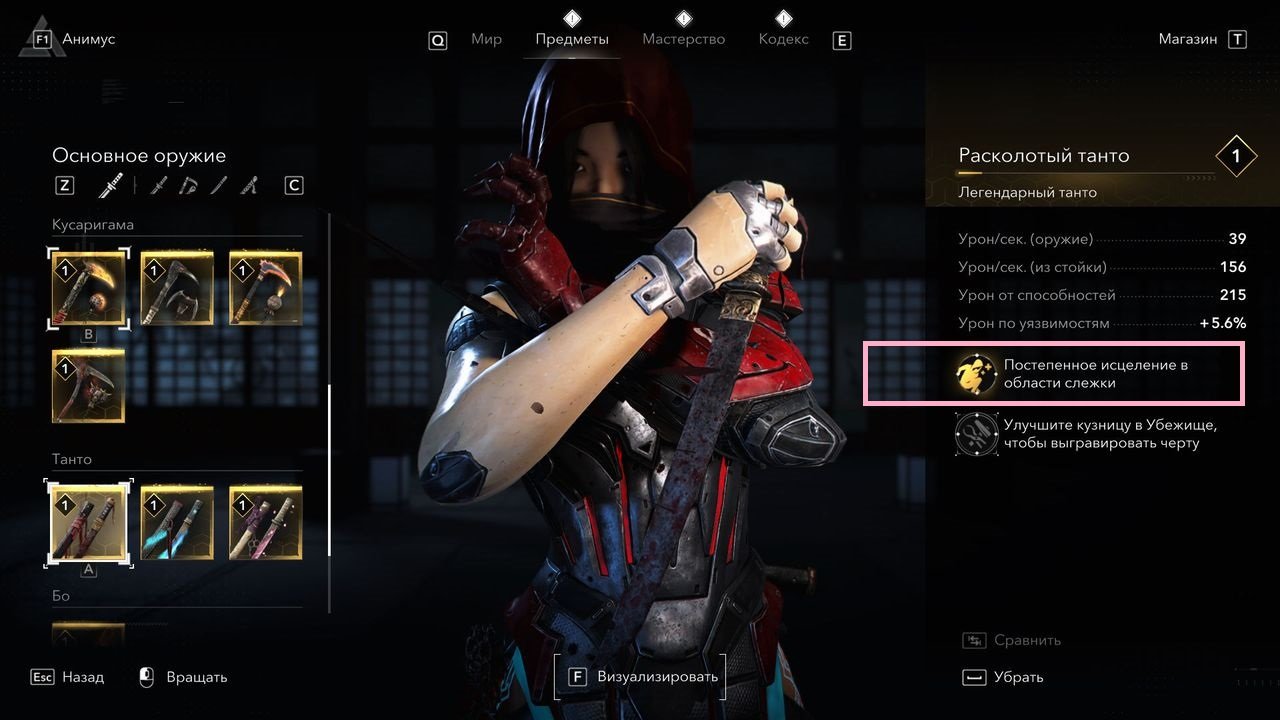Screen dimensions: 1280x720
Task: Pick the flaming kusarigama with burning weight
Action: tap(265, 288)
